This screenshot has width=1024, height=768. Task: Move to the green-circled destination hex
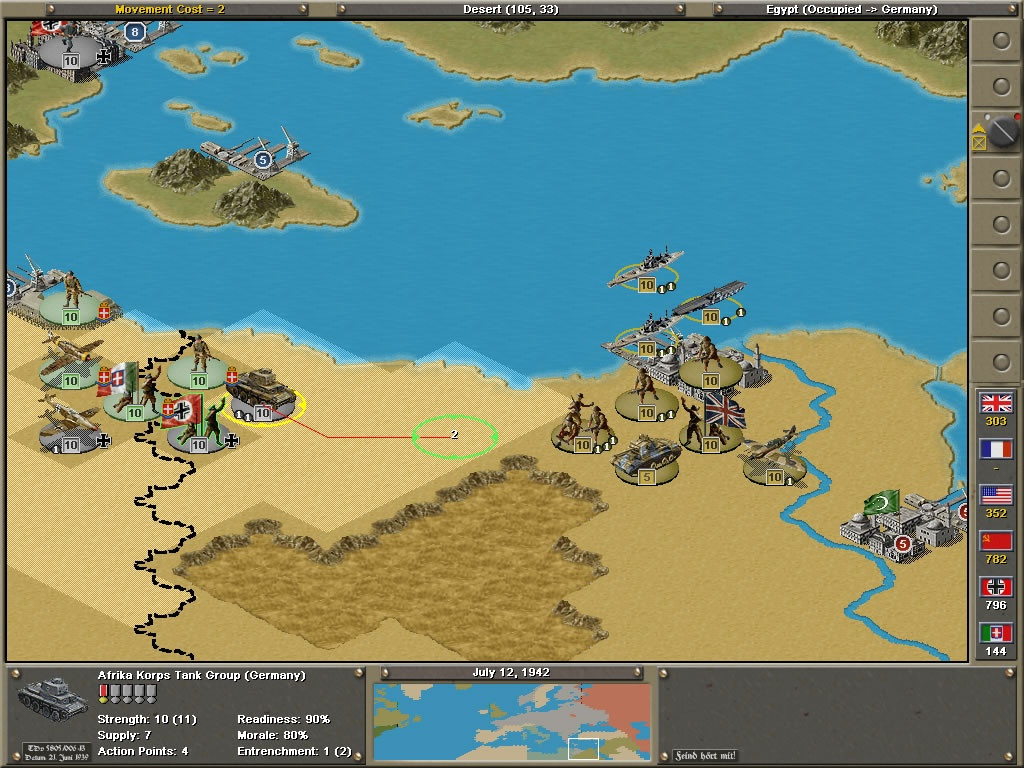click(x=455, y=436)
